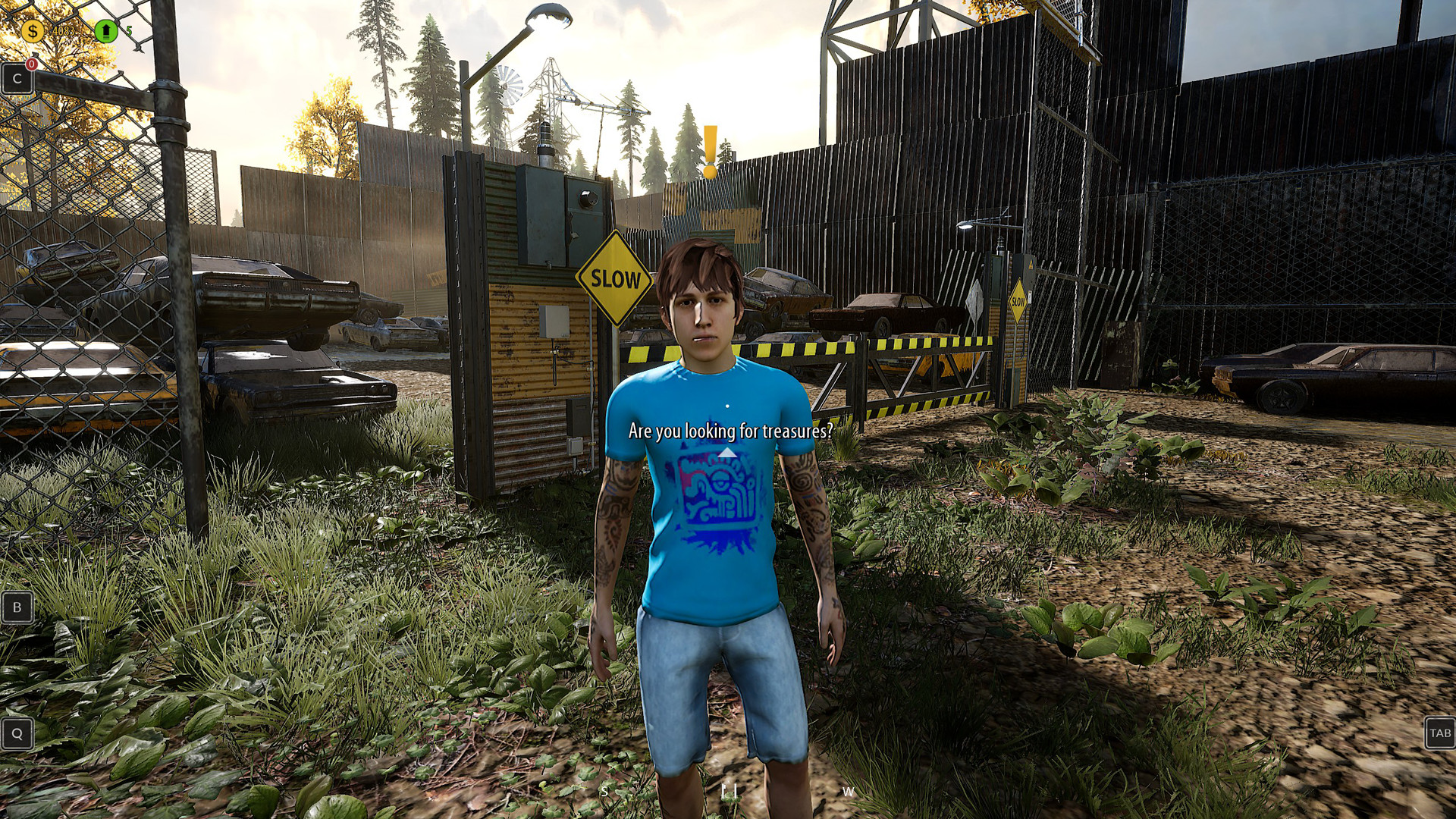
Task: Click the Q key prompt icon
Action: (x=17, y=734)
